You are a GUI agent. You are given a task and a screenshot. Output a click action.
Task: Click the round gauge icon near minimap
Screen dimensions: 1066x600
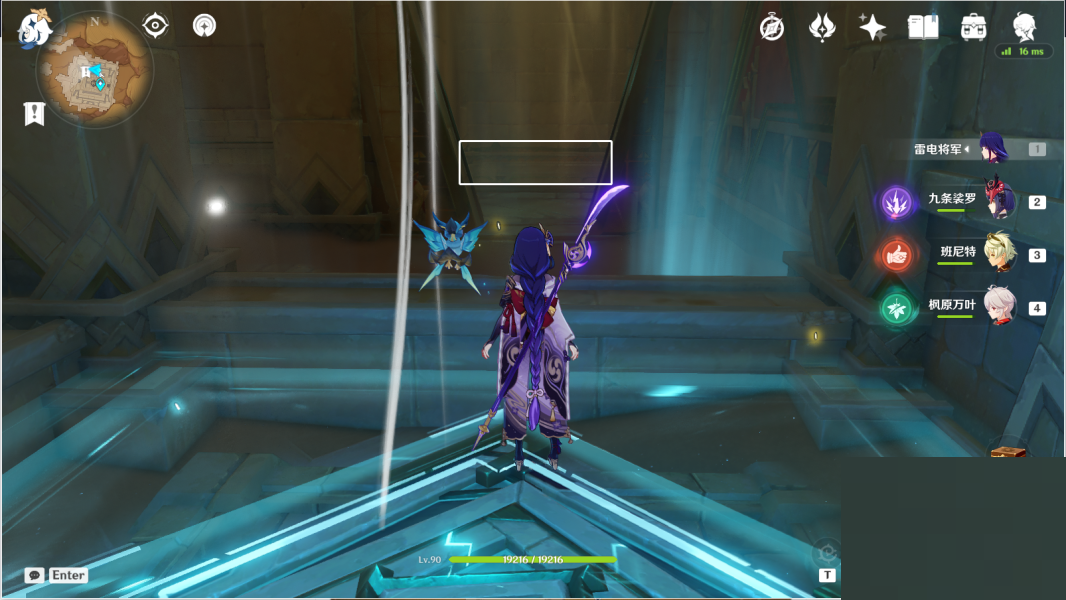point(204,25)
